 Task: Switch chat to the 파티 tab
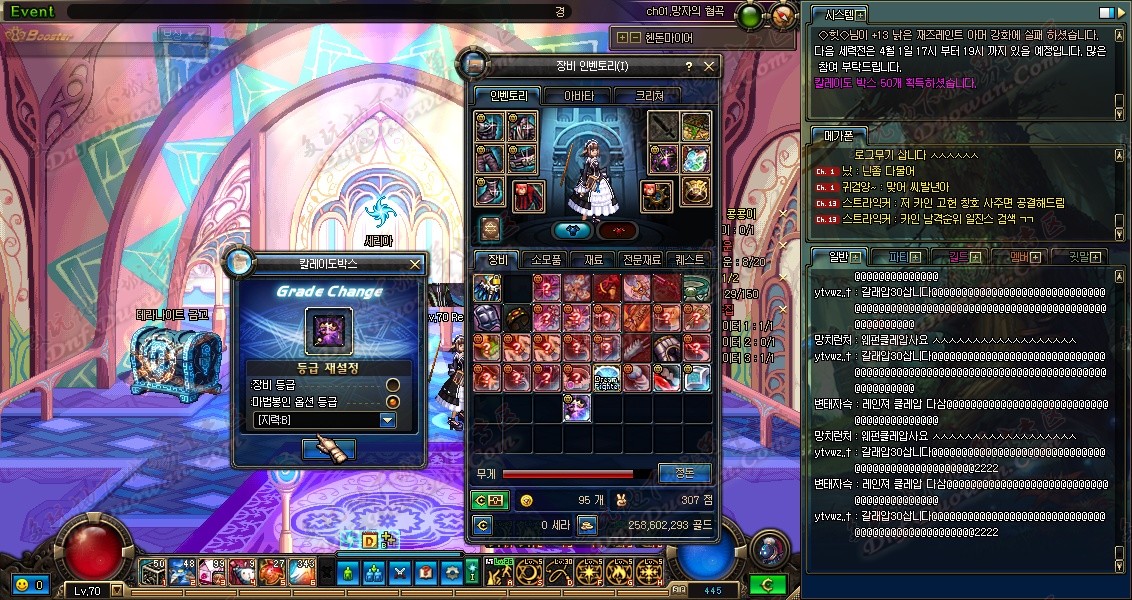898,257
